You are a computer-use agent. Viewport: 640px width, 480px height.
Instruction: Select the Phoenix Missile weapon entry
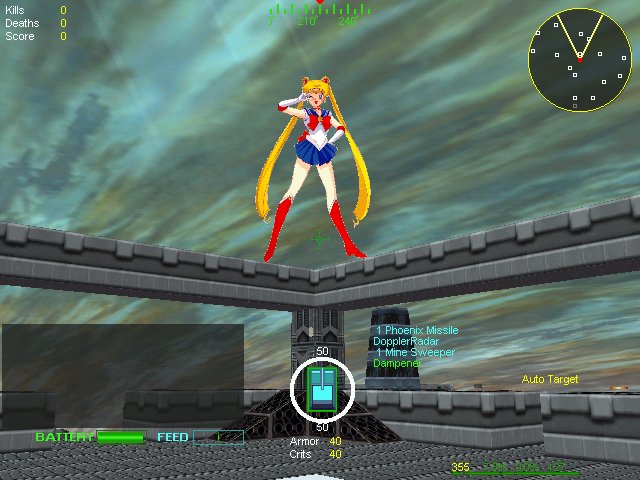pyautogui.click(x=417, y=330)
